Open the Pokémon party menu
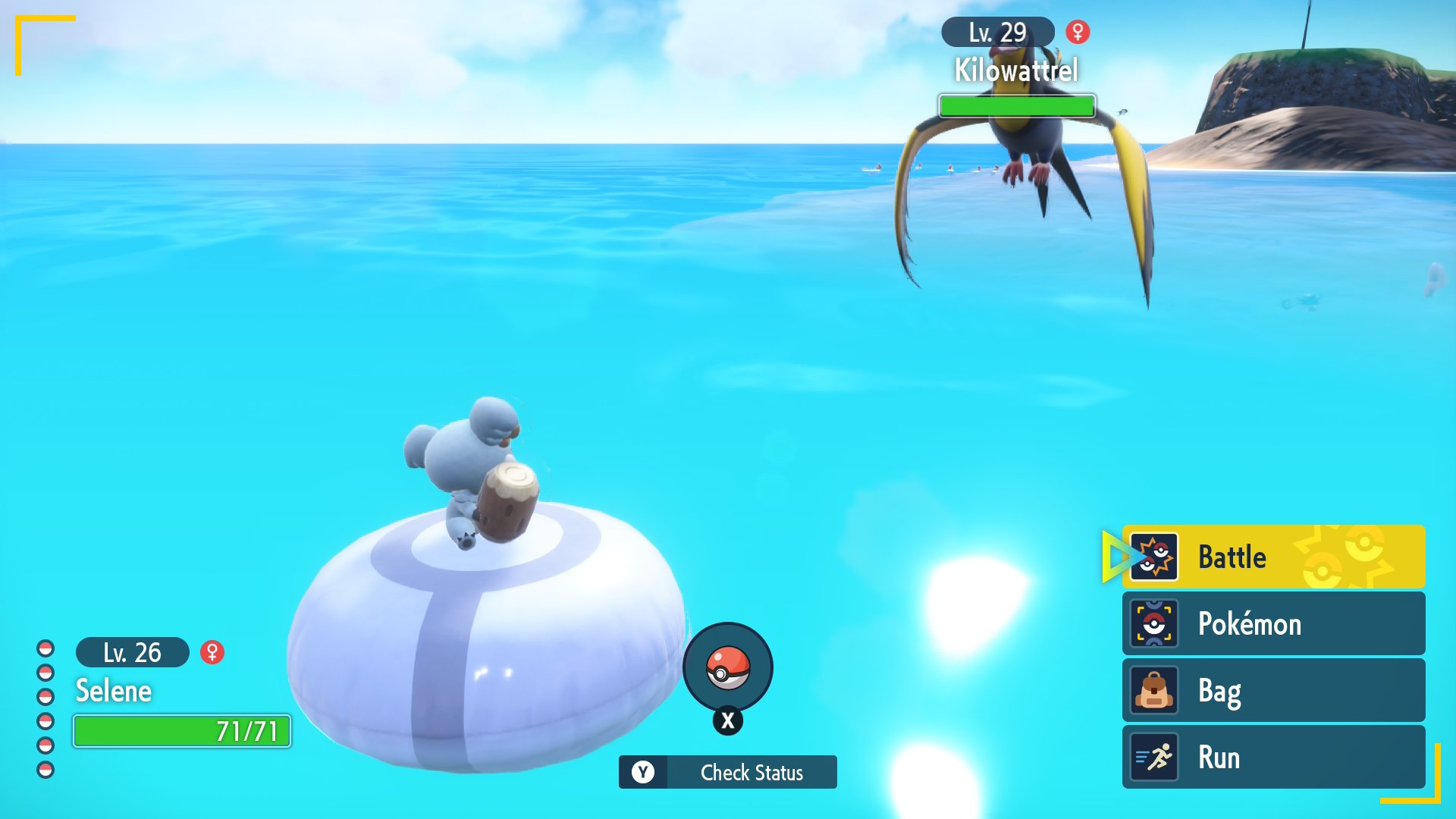The image size is (1456, 819). point(1272,623)
